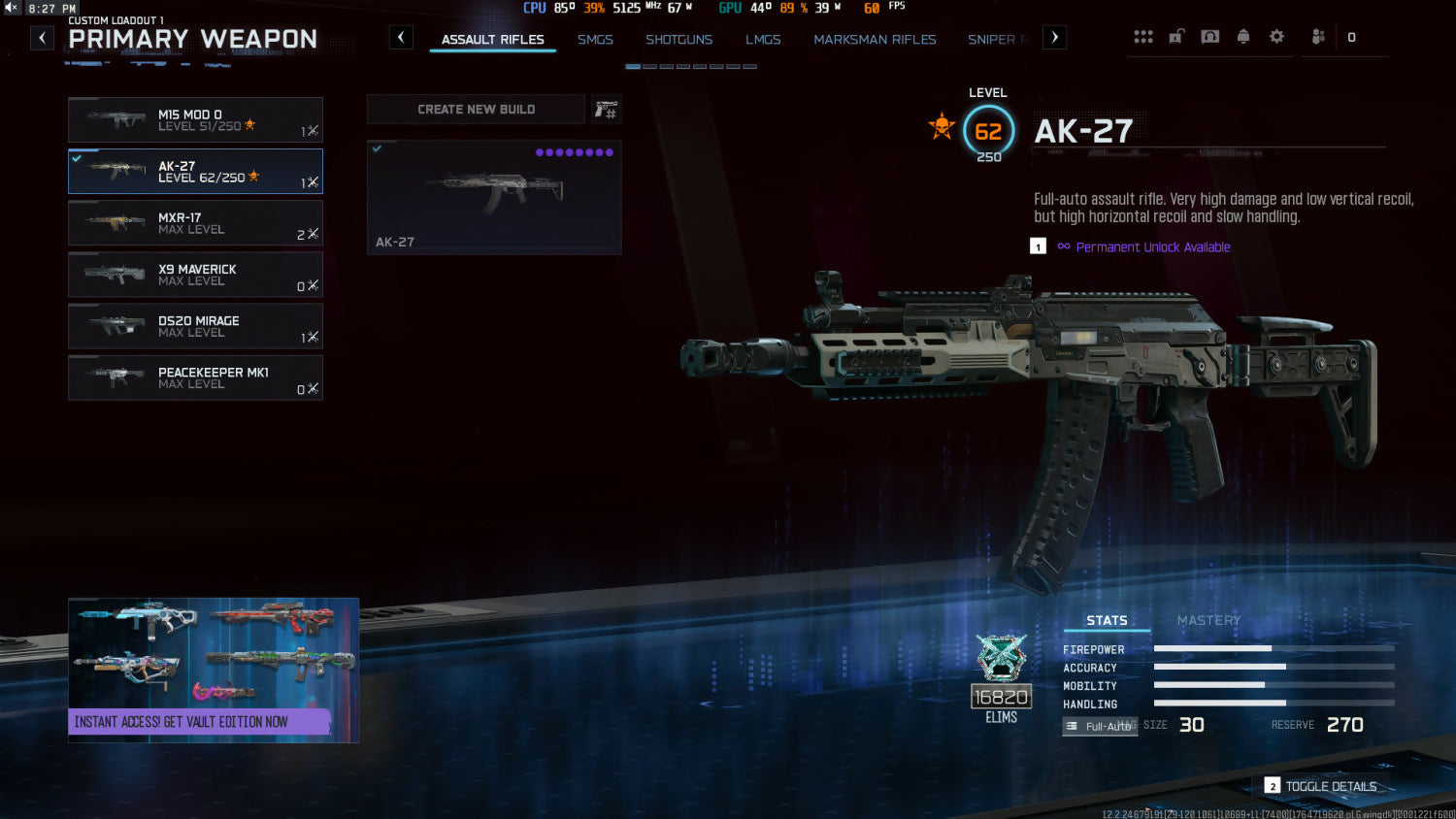Viewport: 1456px width, 819px height.
Task: Open the grid menu icon
Action: coord(1143,37)
